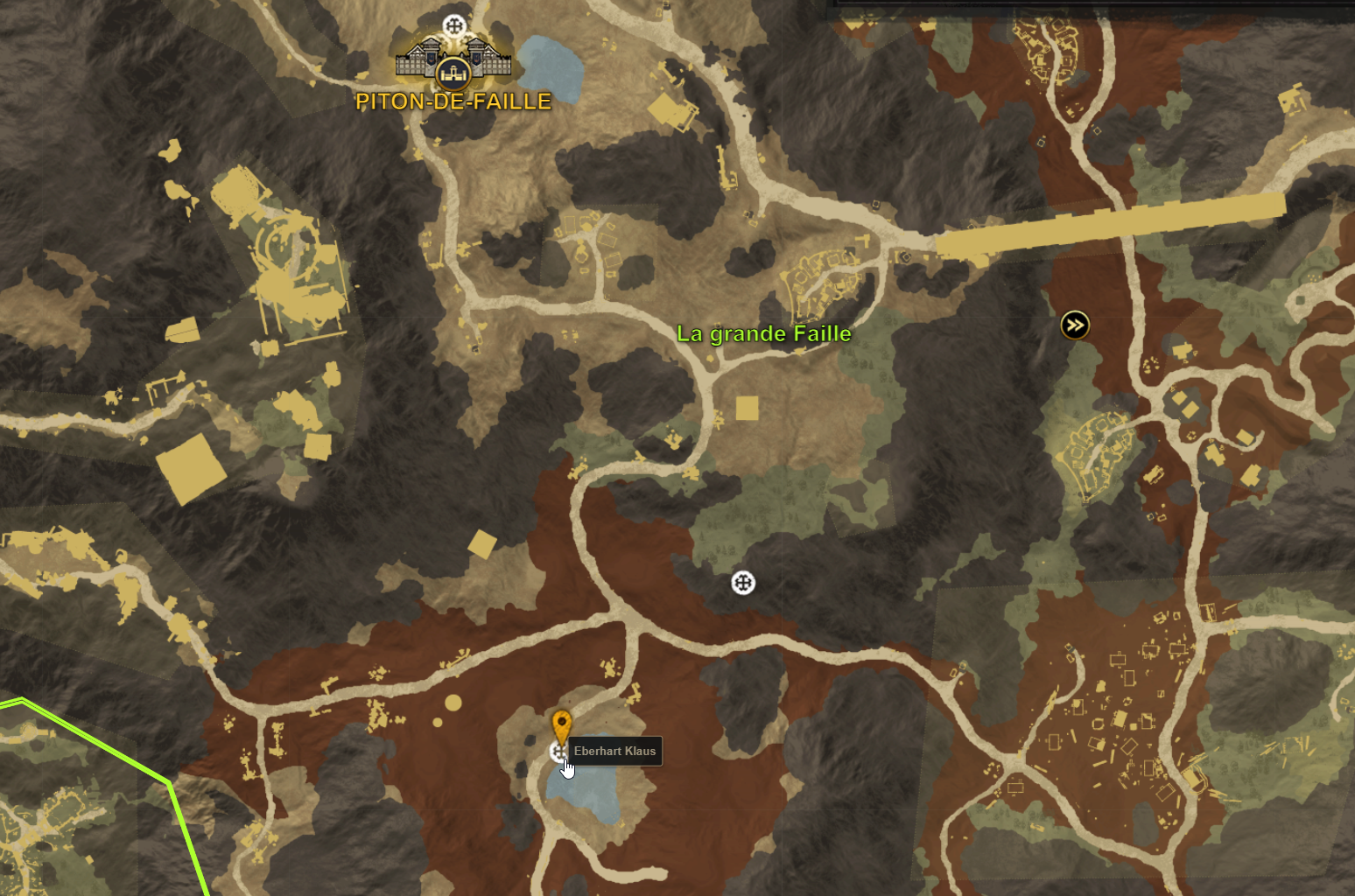The width and height of the screenshot is (1355, 896).
Task: Click the La grande Faille region label
Action: tap(763, 333)
